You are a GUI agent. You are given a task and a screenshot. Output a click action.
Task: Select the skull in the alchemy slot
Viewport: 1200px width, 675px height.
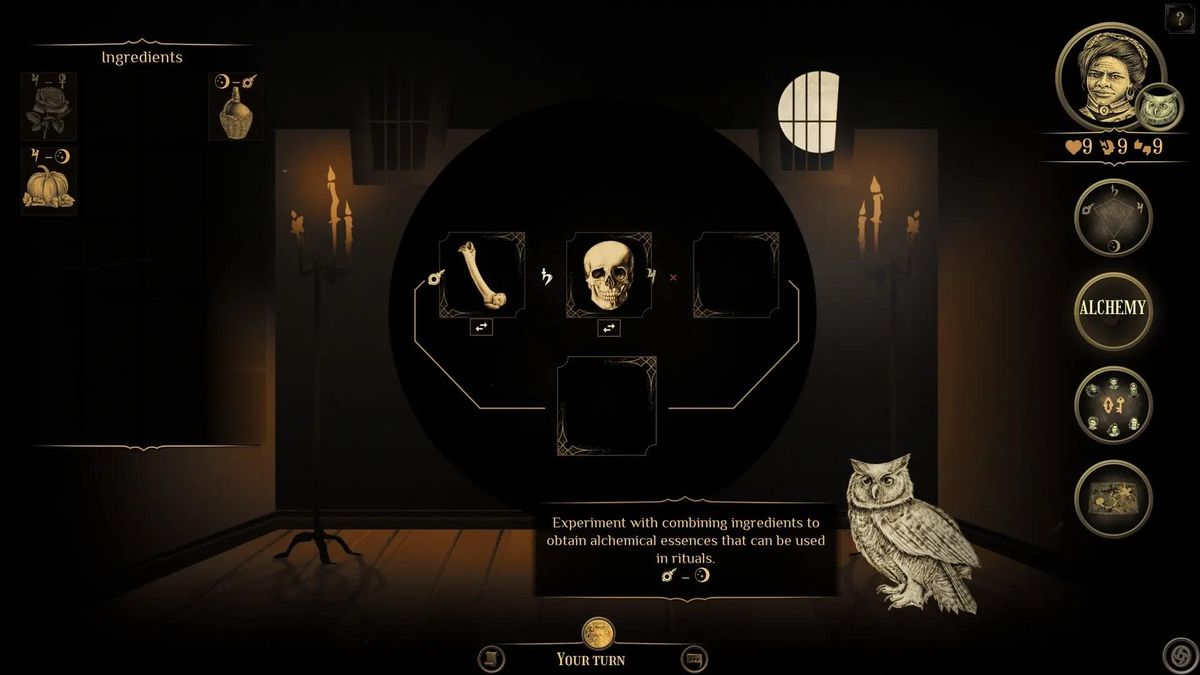point(608,275)
